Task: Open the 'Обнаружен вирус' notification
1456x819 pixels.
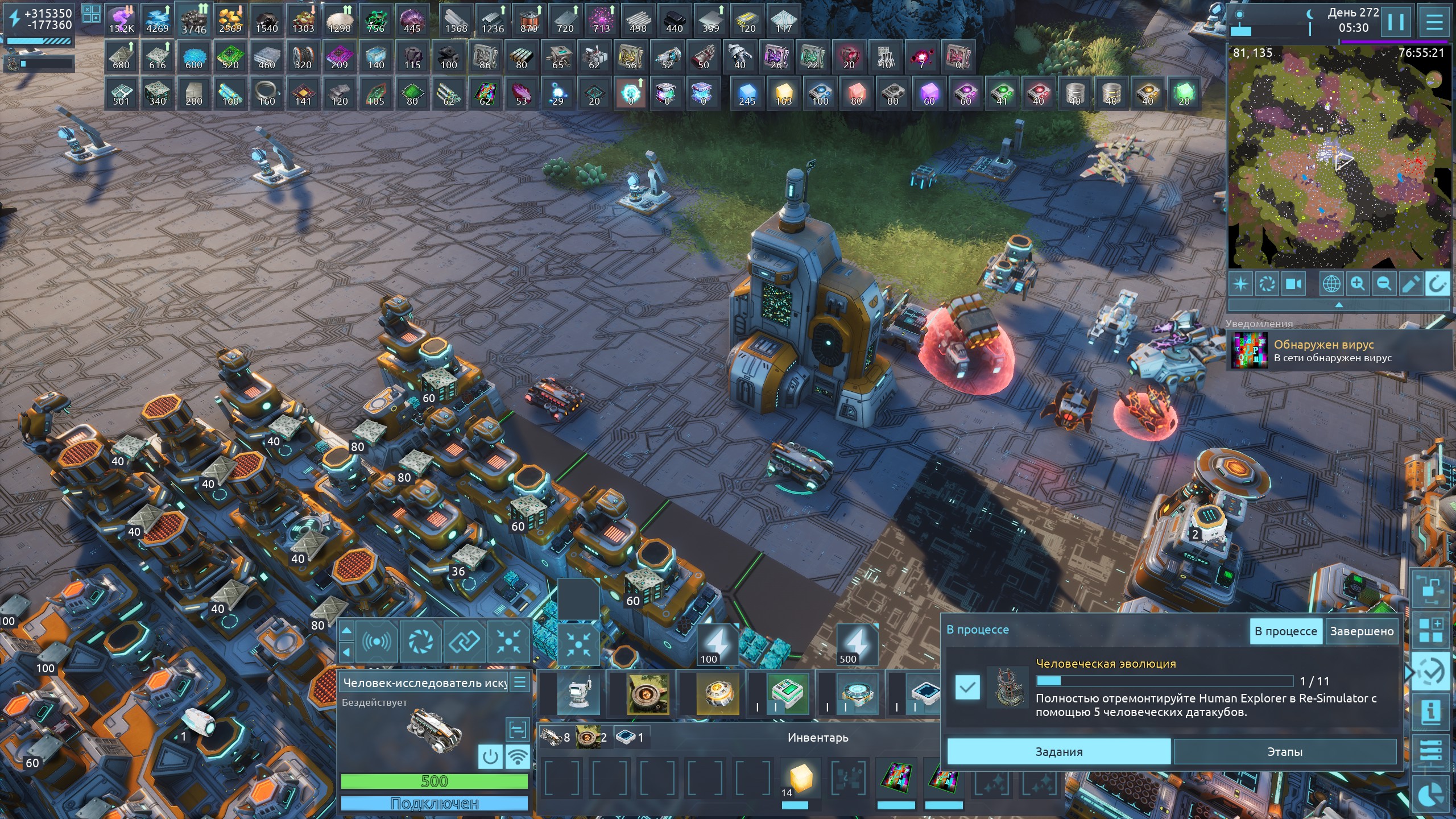Action: coord(1332,351)
